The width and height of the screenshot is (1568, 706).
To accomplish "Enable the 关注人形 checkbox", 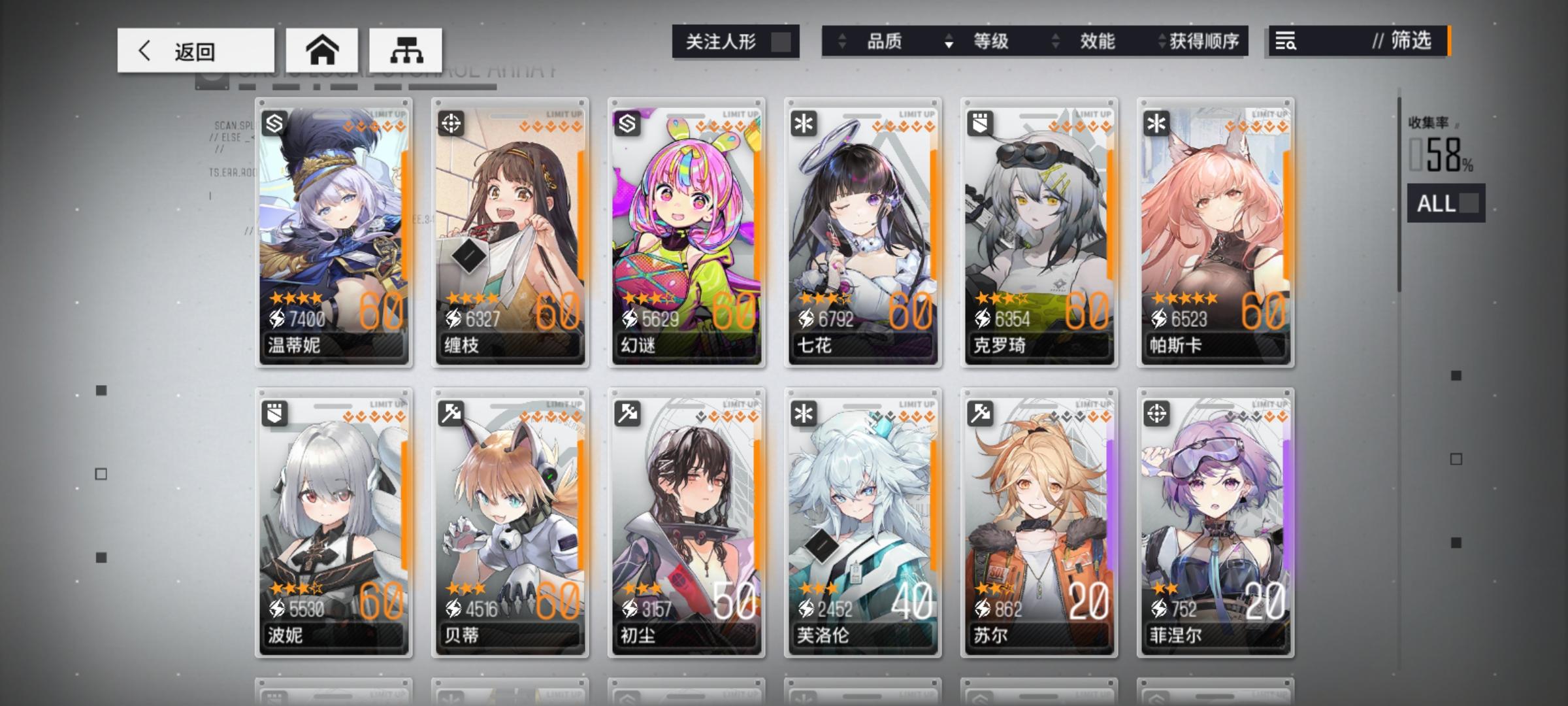I will click(x=781, y=41).
